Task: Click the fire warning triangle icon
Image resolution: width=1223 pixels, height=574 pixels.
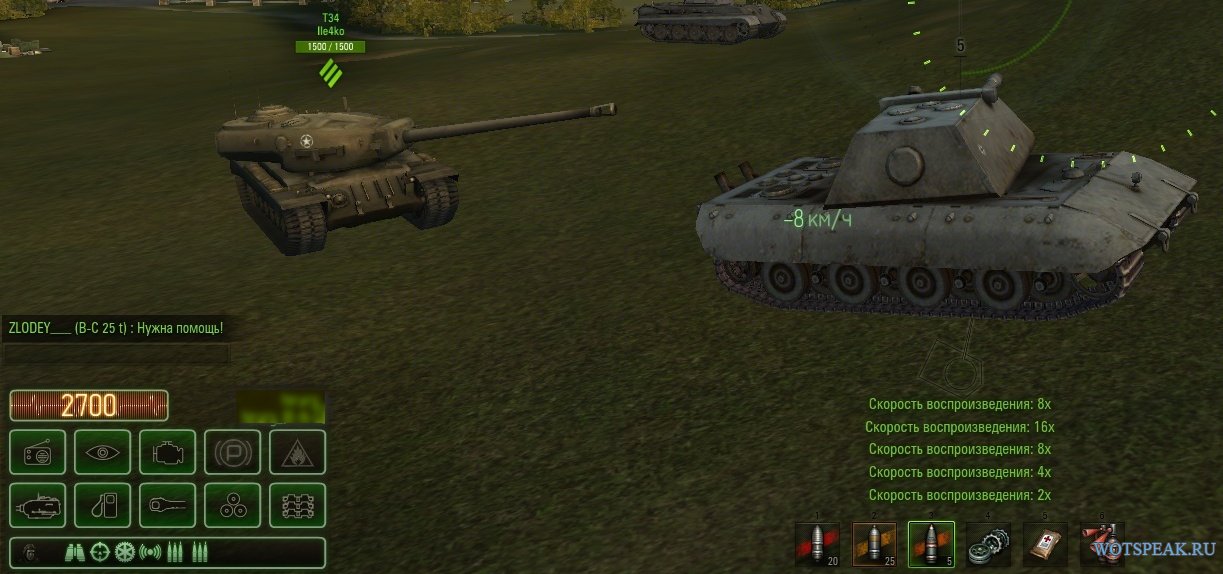Action: 298,452
